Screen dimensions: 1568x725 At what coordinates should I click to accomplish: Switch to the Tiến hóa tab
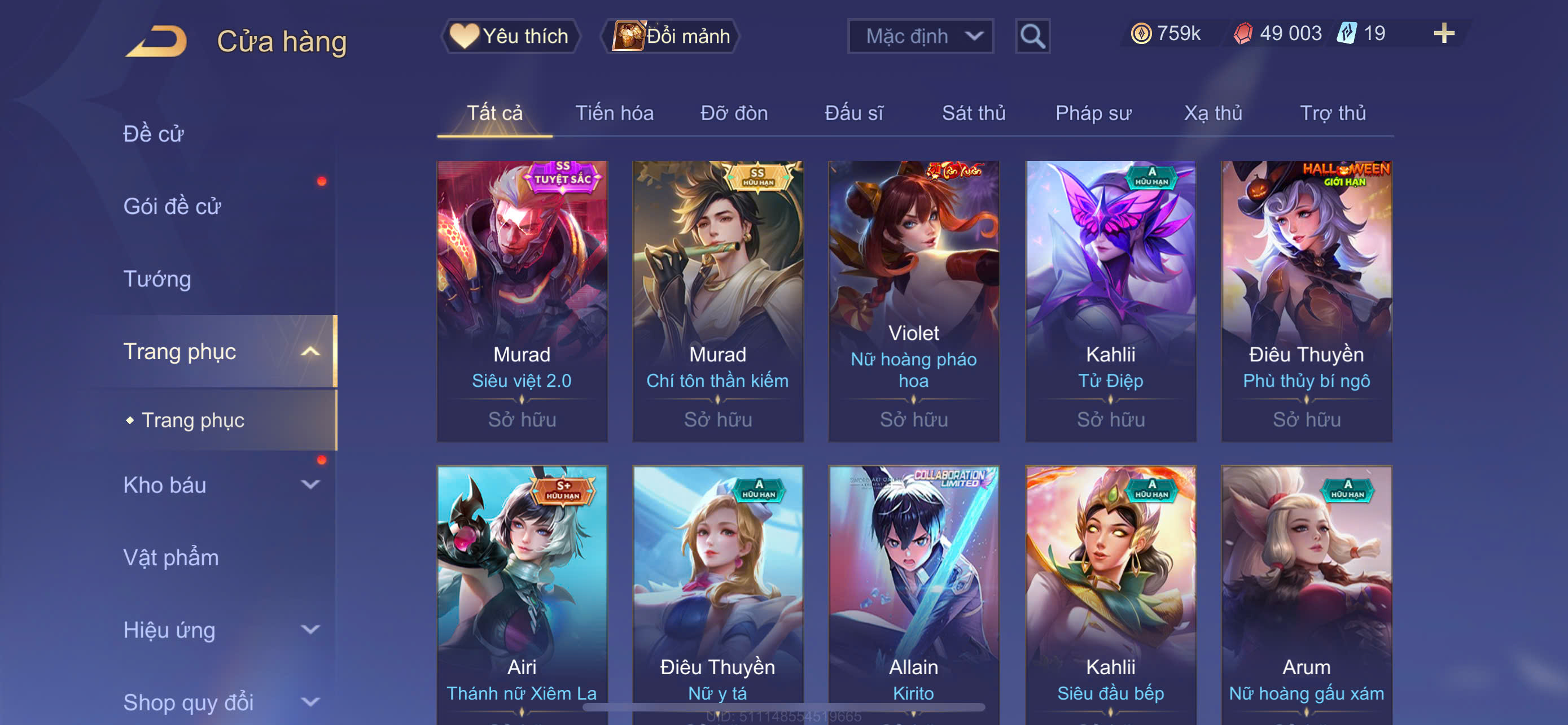(614, 113)
